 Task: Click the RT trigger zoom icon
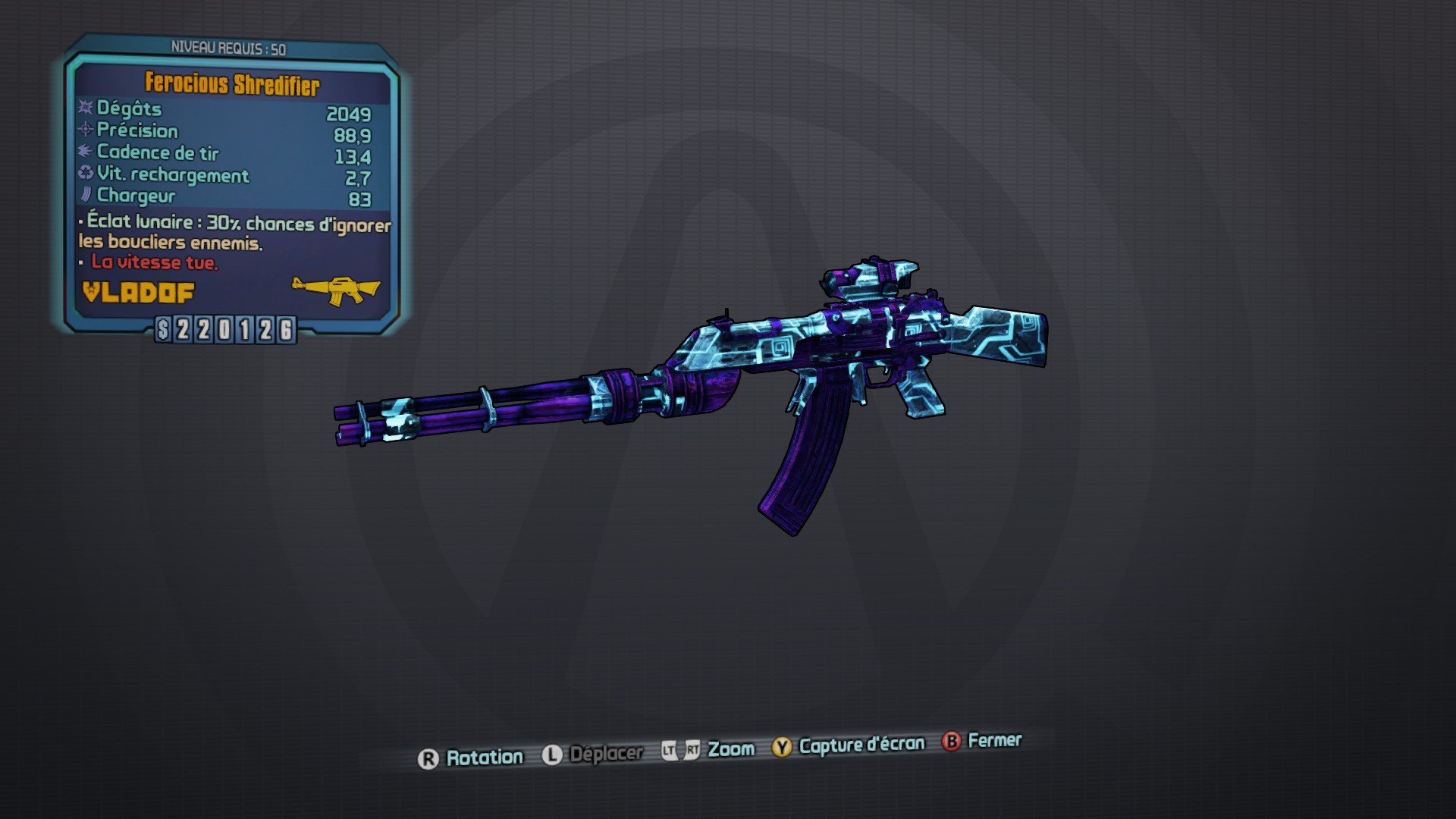695,748
